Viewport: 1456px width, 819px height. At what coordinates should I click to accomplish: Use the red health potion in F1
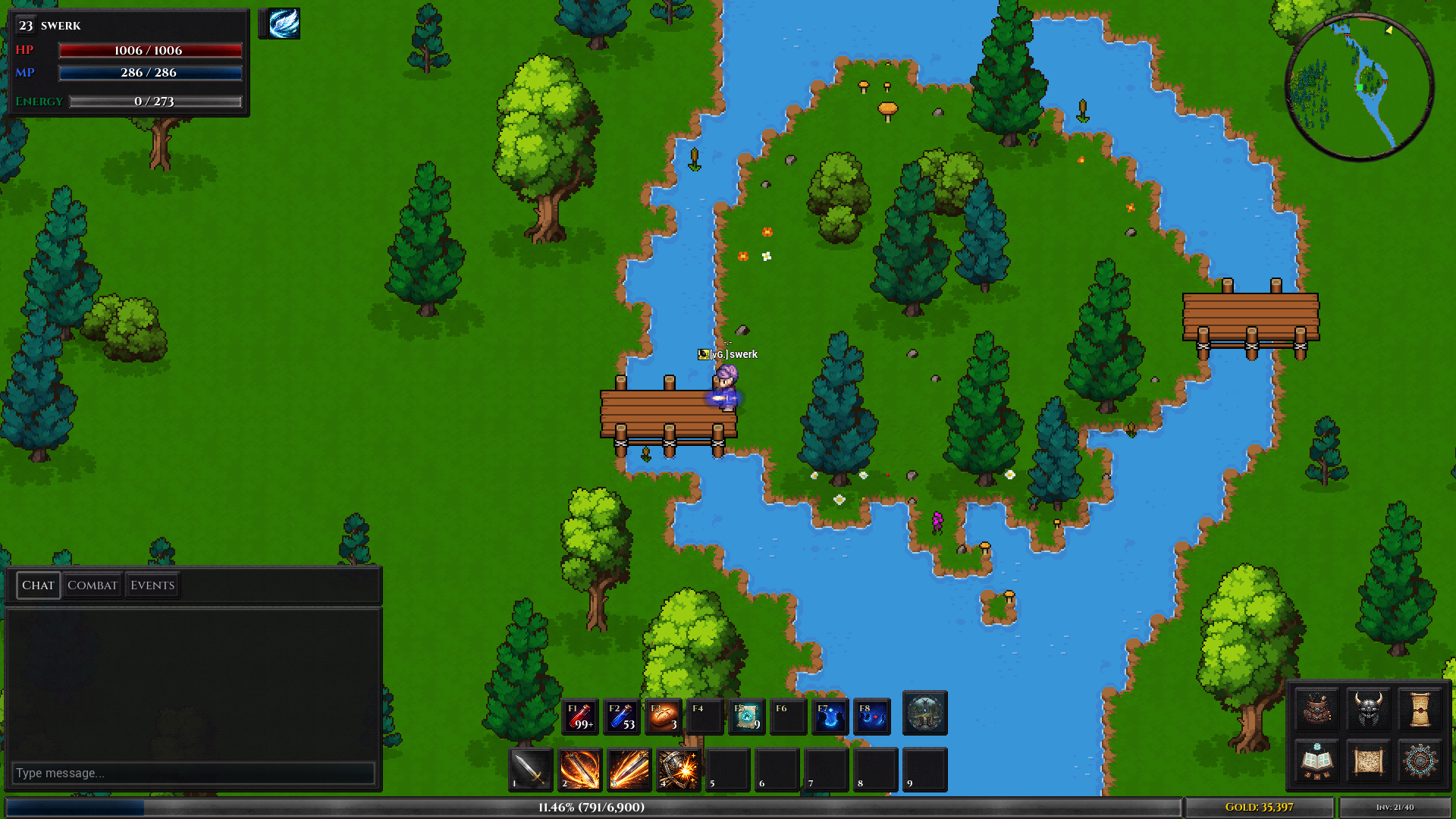[580, 716]
